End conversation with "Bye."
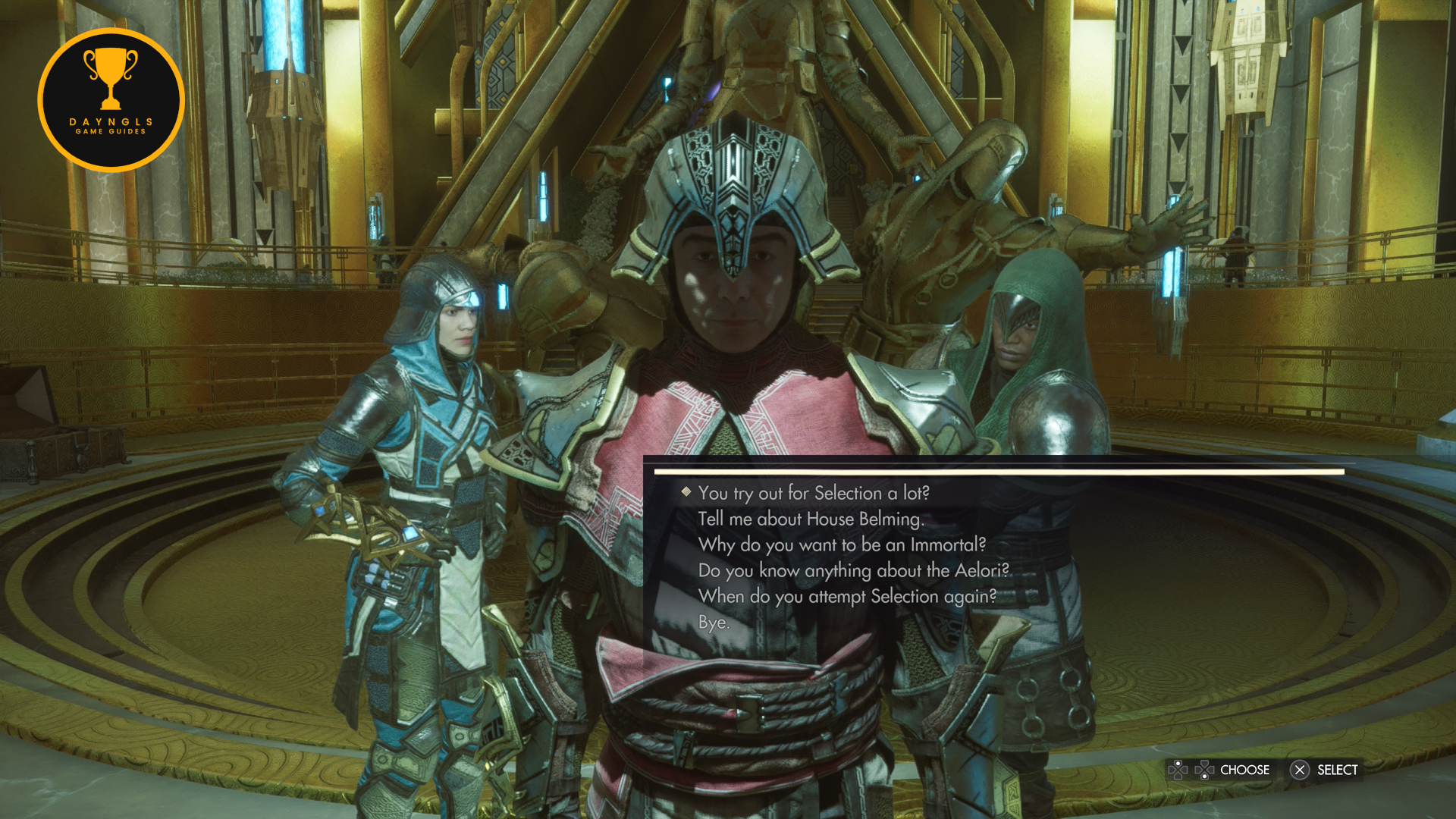This screenshot has width=1456, height=819. point(714,623)
